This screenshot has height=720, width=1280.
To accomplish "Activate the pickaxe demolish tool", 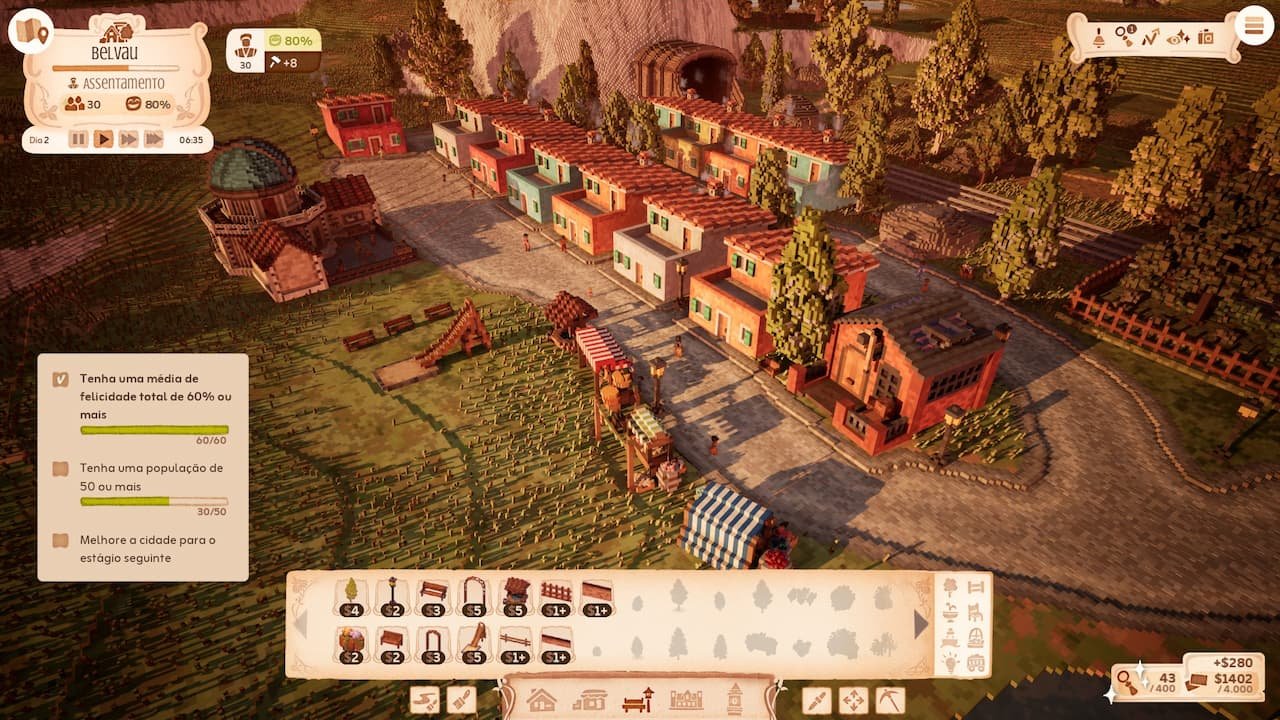I will tap(889, 700).
